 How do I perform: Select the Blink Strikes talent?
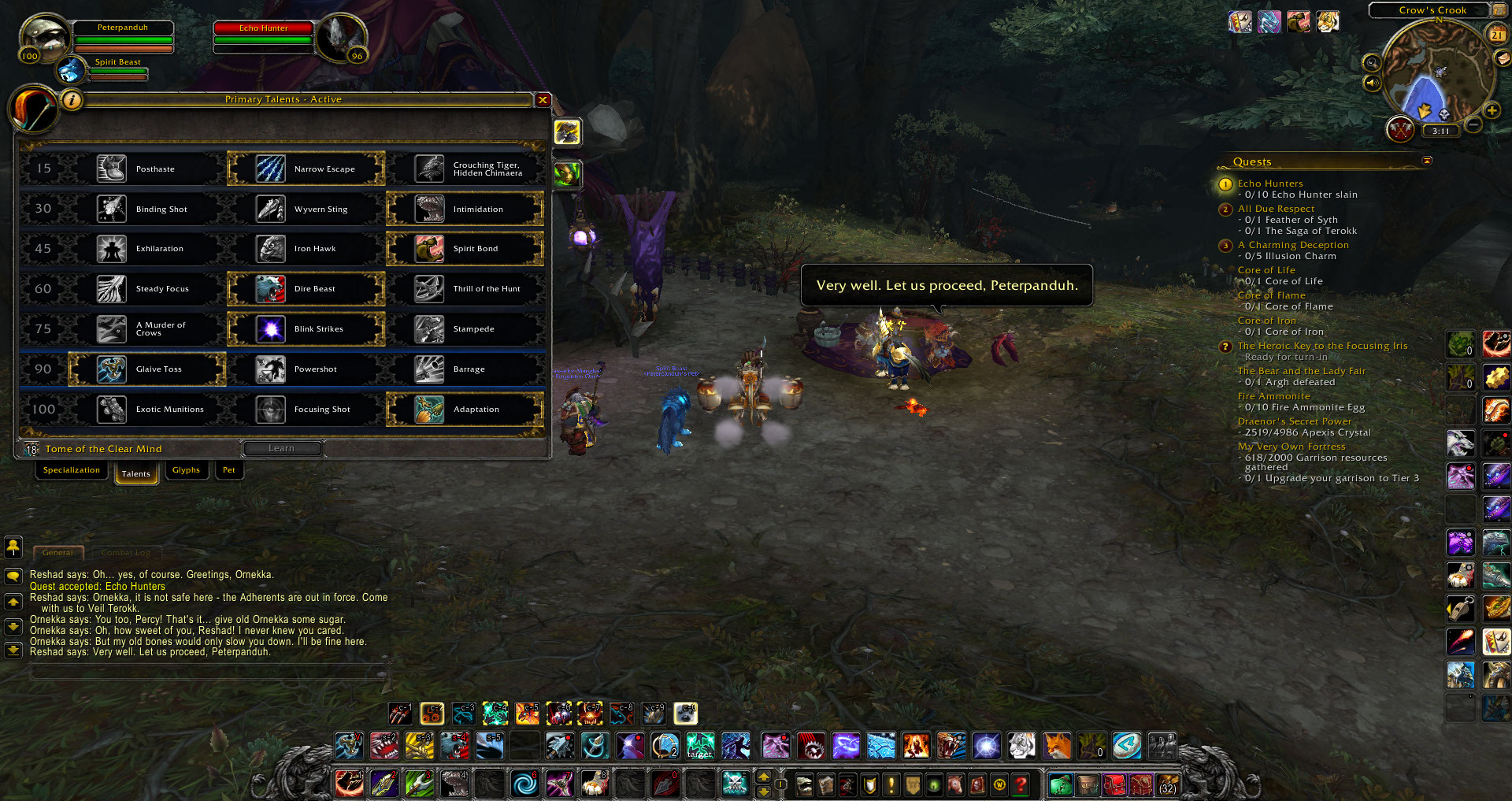pos(306,329)
